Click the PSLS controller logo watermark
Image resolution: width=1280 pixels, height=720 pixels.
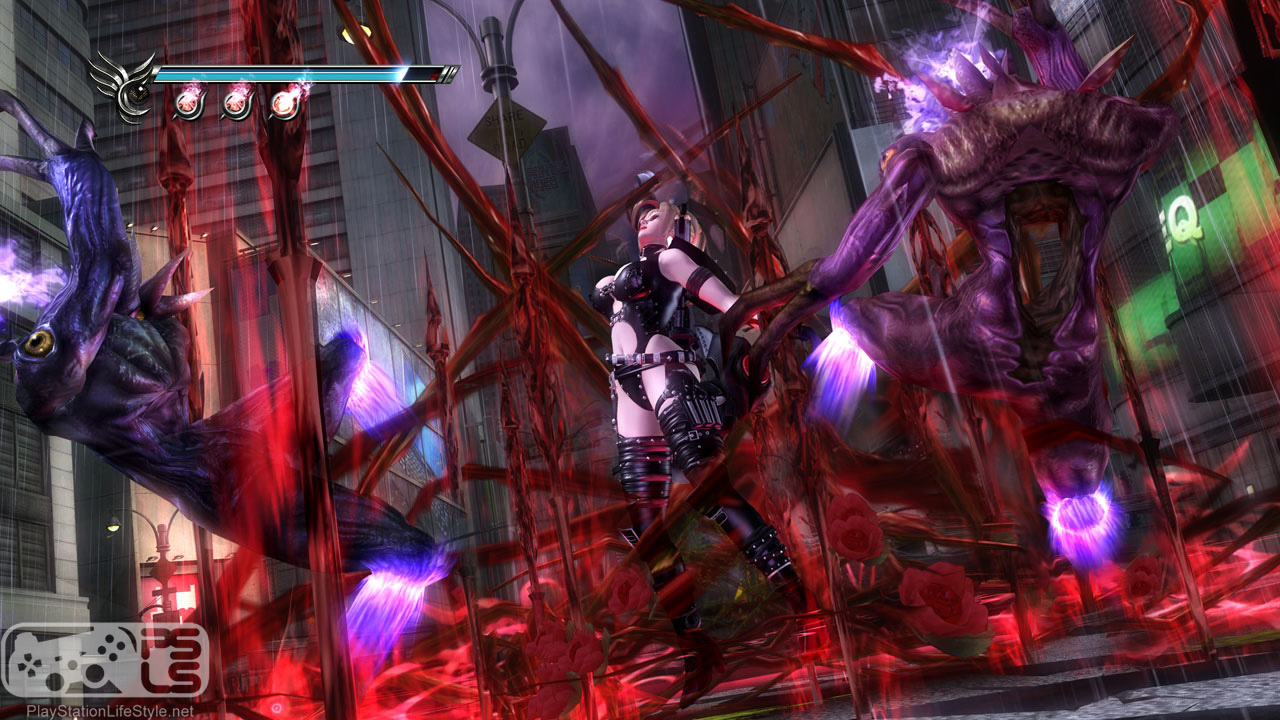105,660
